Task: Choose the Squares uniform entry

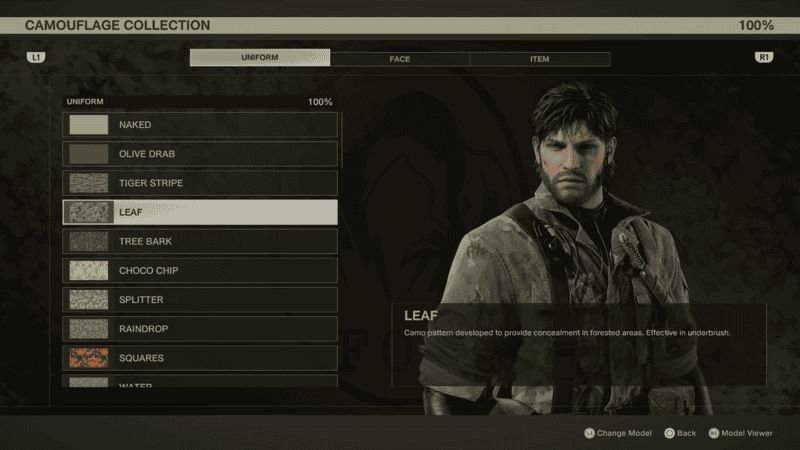Action: (200, 357)
